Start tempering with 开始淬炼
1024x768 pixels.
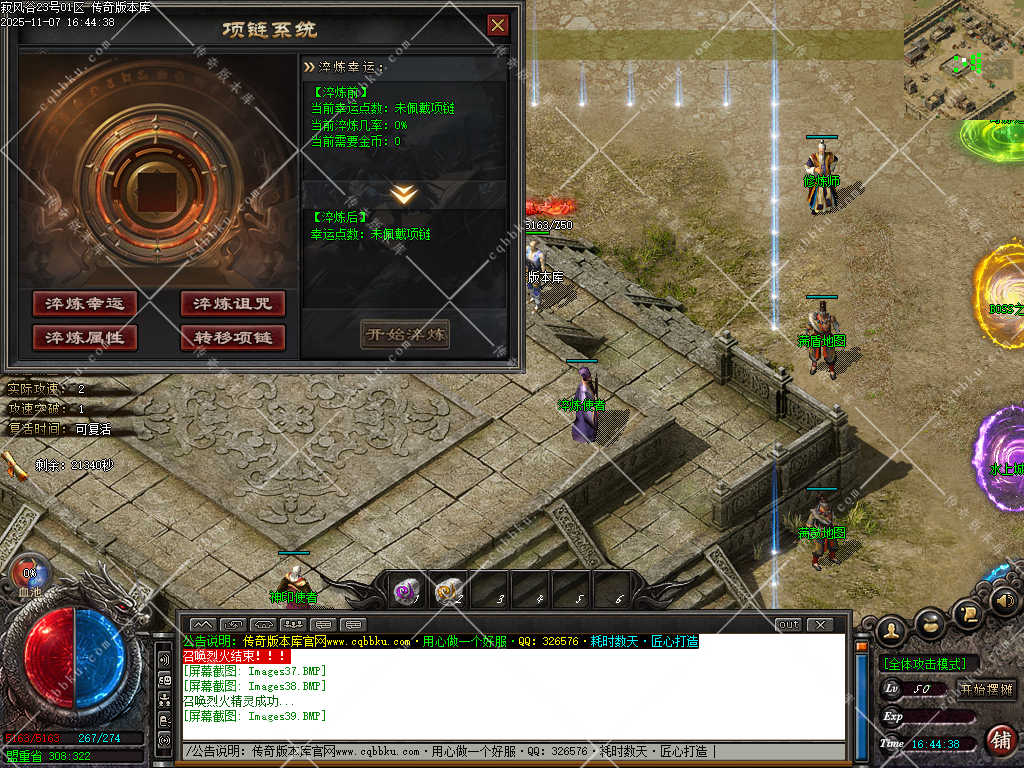click(404, 334)
